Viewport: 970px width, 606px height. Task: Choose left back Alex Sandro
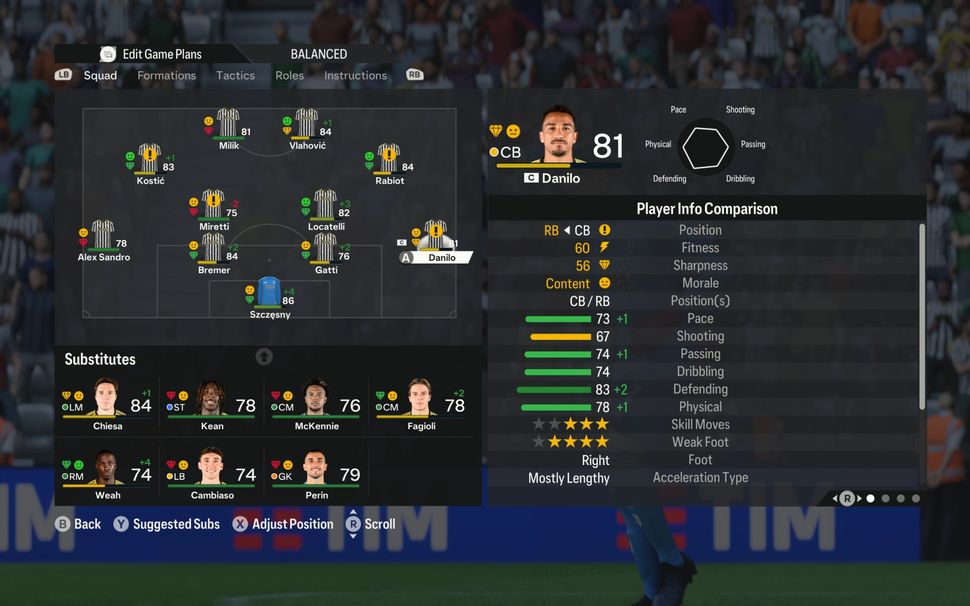click(103, 237)
